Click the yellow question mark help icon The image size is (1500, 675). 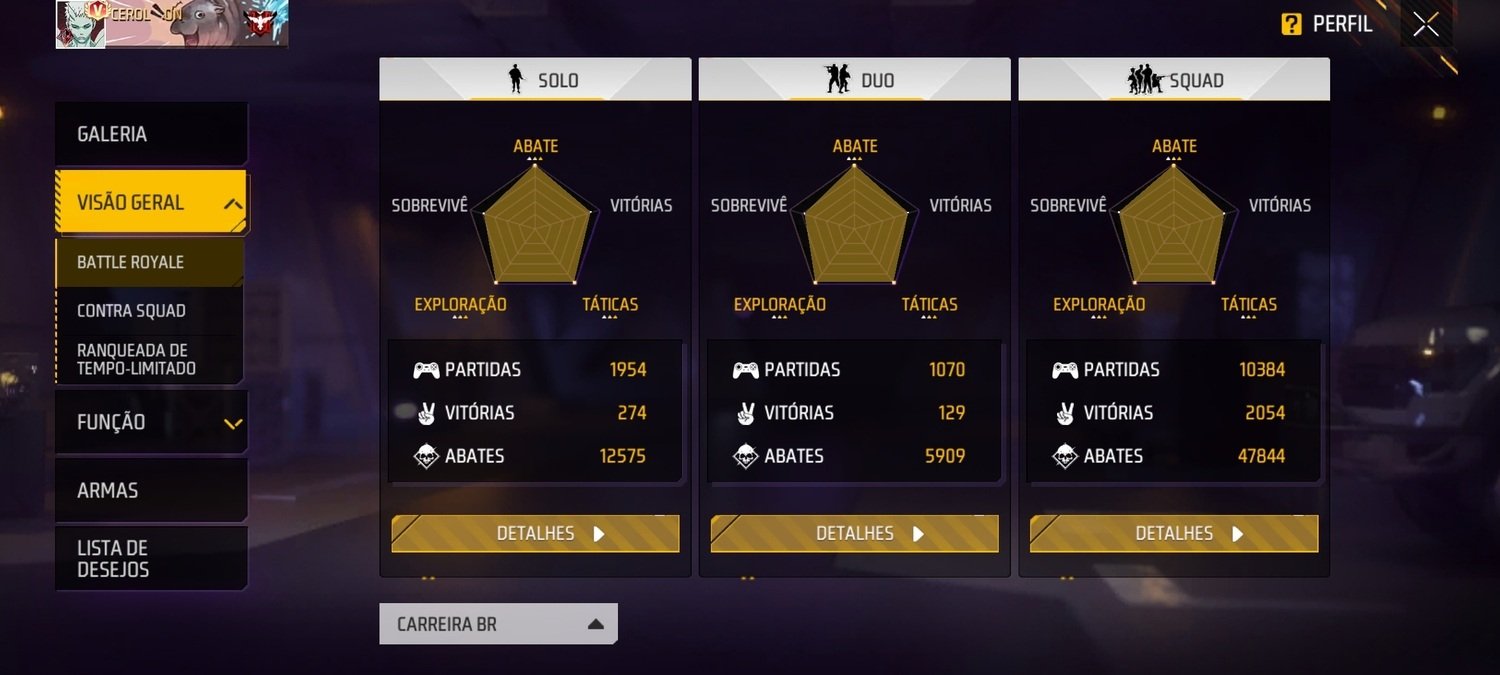(x=1291, y=25)
